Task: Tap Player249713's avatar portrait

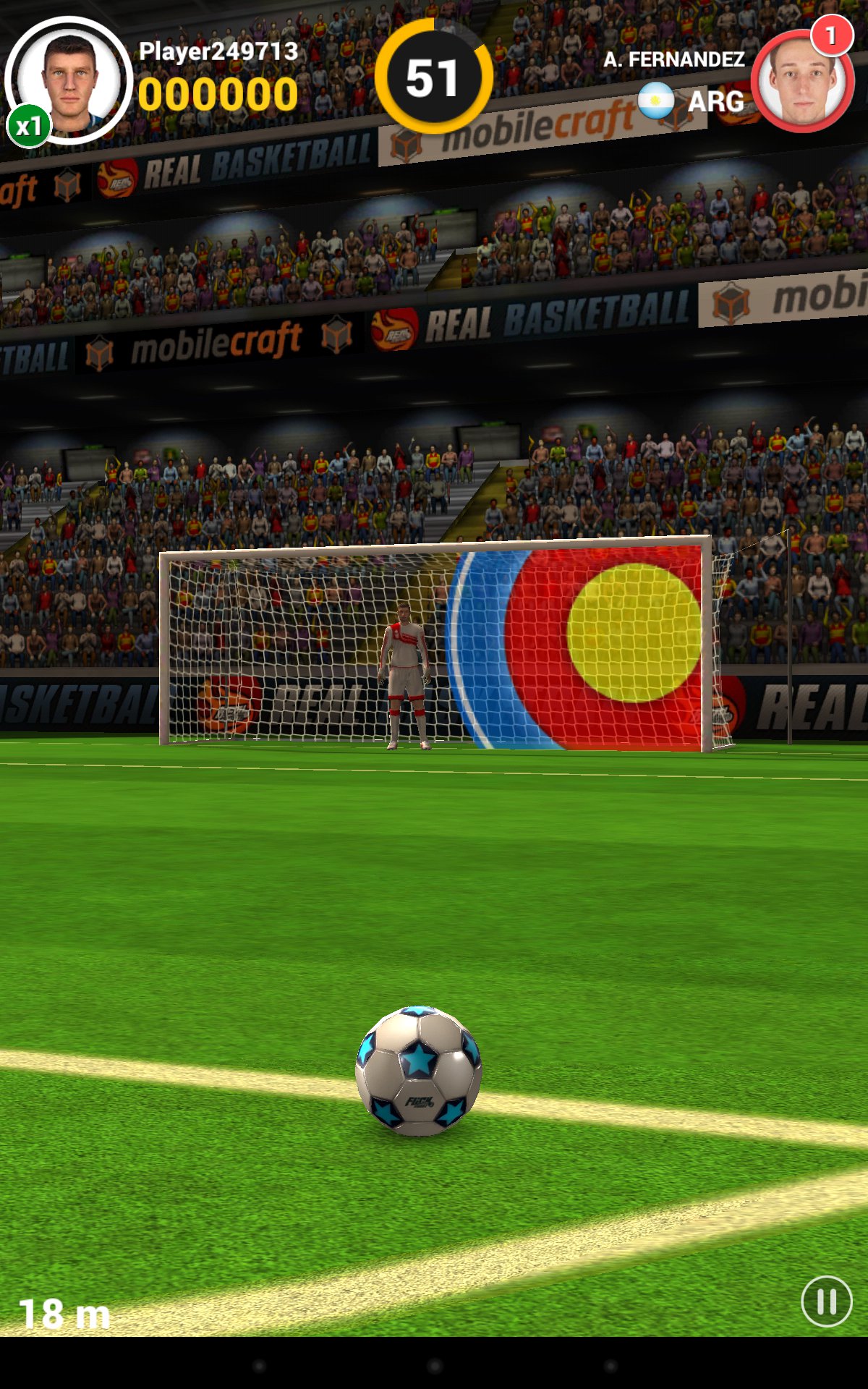Action: click(x=69, y=81)
